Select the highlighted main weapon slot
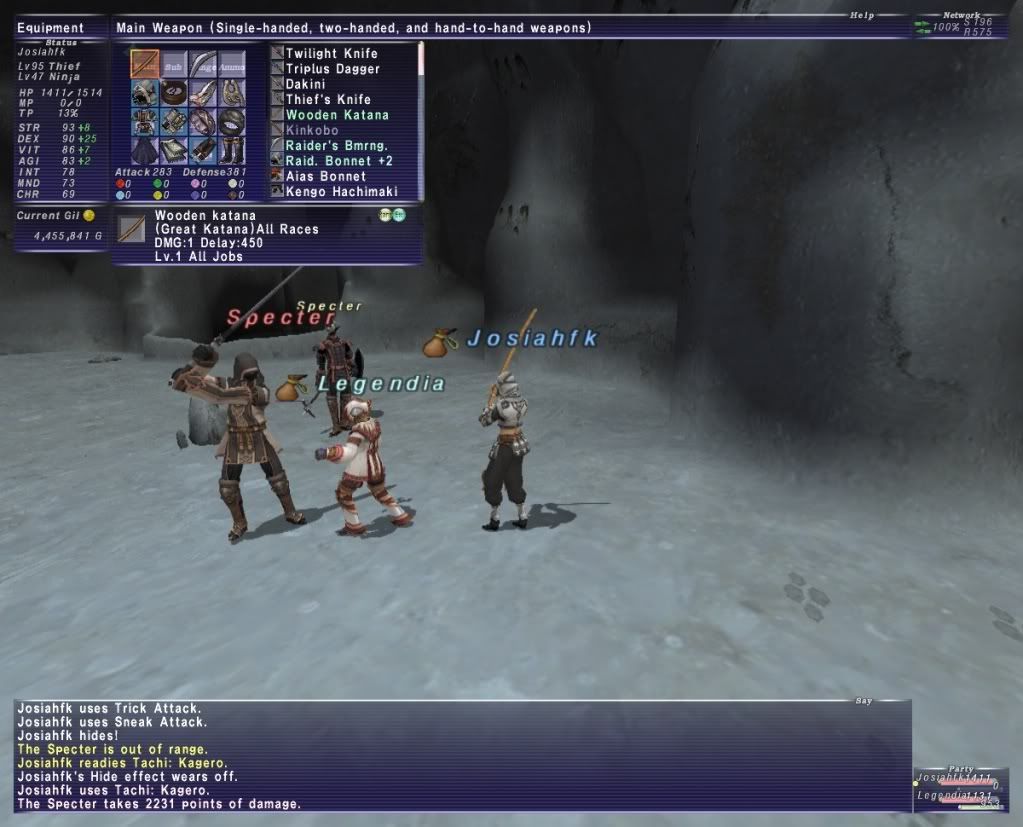 coord(145,65)
